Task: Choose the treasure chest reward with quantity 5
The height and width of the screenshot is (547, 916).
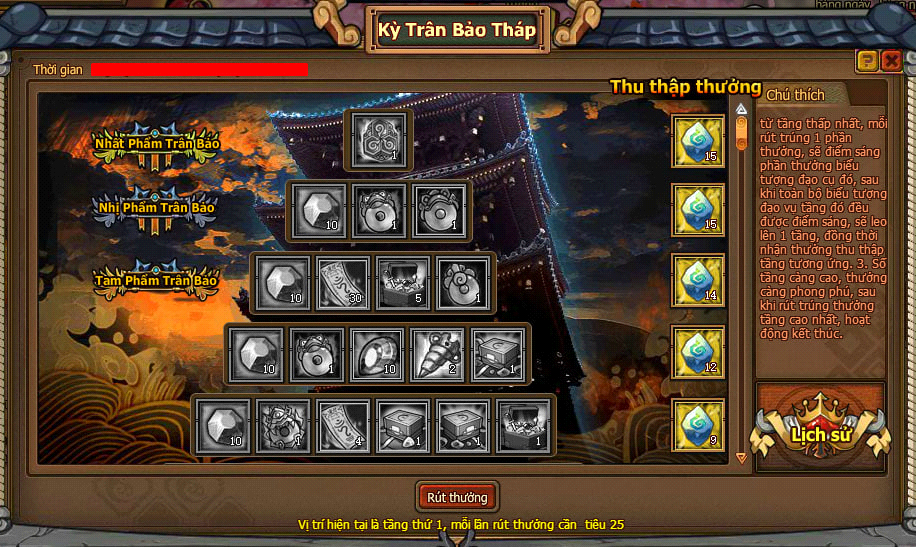Action: (404, 282)
